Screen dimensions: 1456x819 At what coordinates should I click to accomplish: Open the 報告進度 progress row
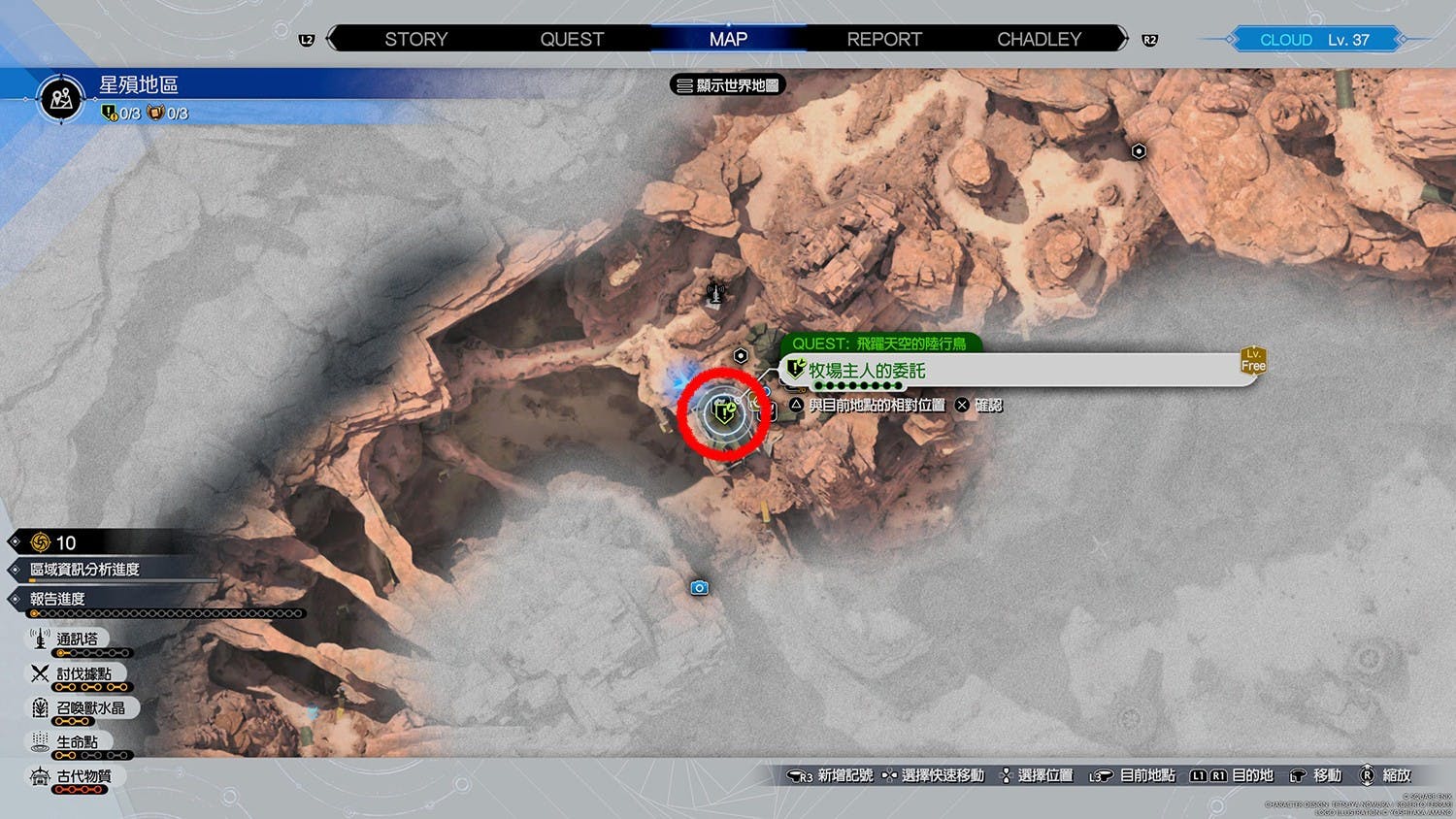(x=58, y=599)
